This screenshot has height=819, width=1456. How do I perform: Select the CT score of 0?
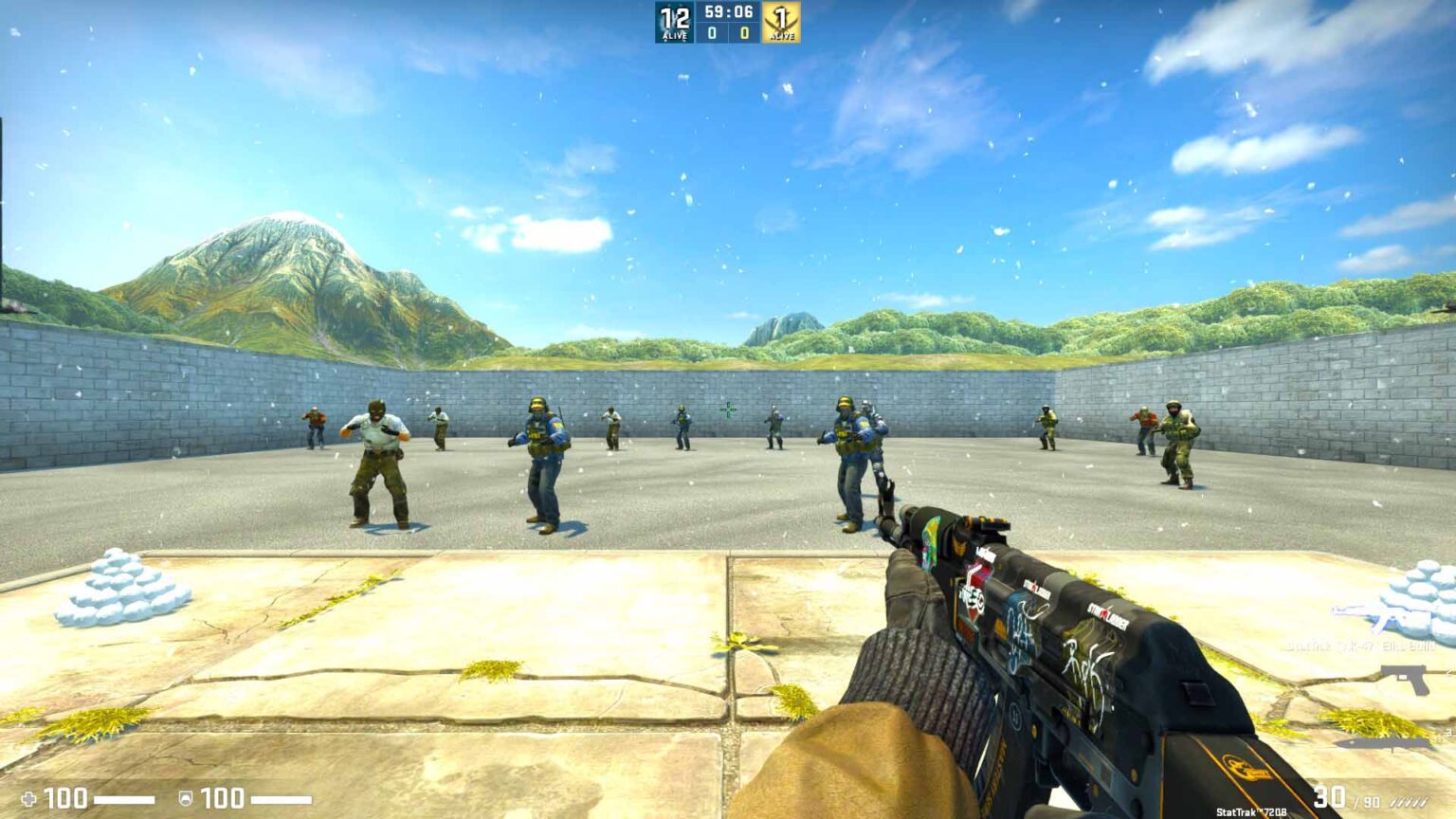(x=711, y=31)
